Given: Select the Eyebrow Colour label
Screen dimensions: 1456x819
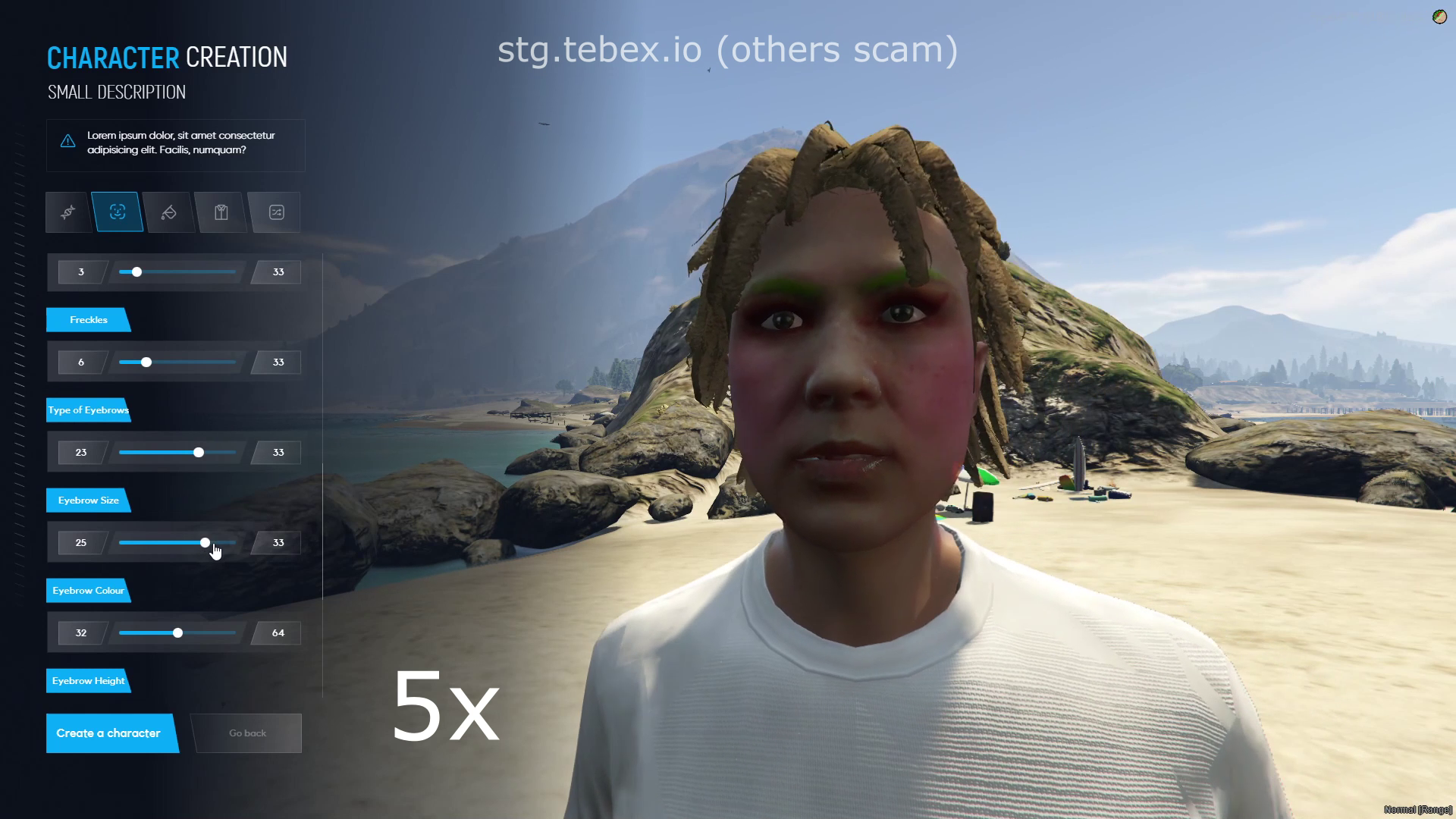Looking at the screenshot, I should tap(88, 590).
